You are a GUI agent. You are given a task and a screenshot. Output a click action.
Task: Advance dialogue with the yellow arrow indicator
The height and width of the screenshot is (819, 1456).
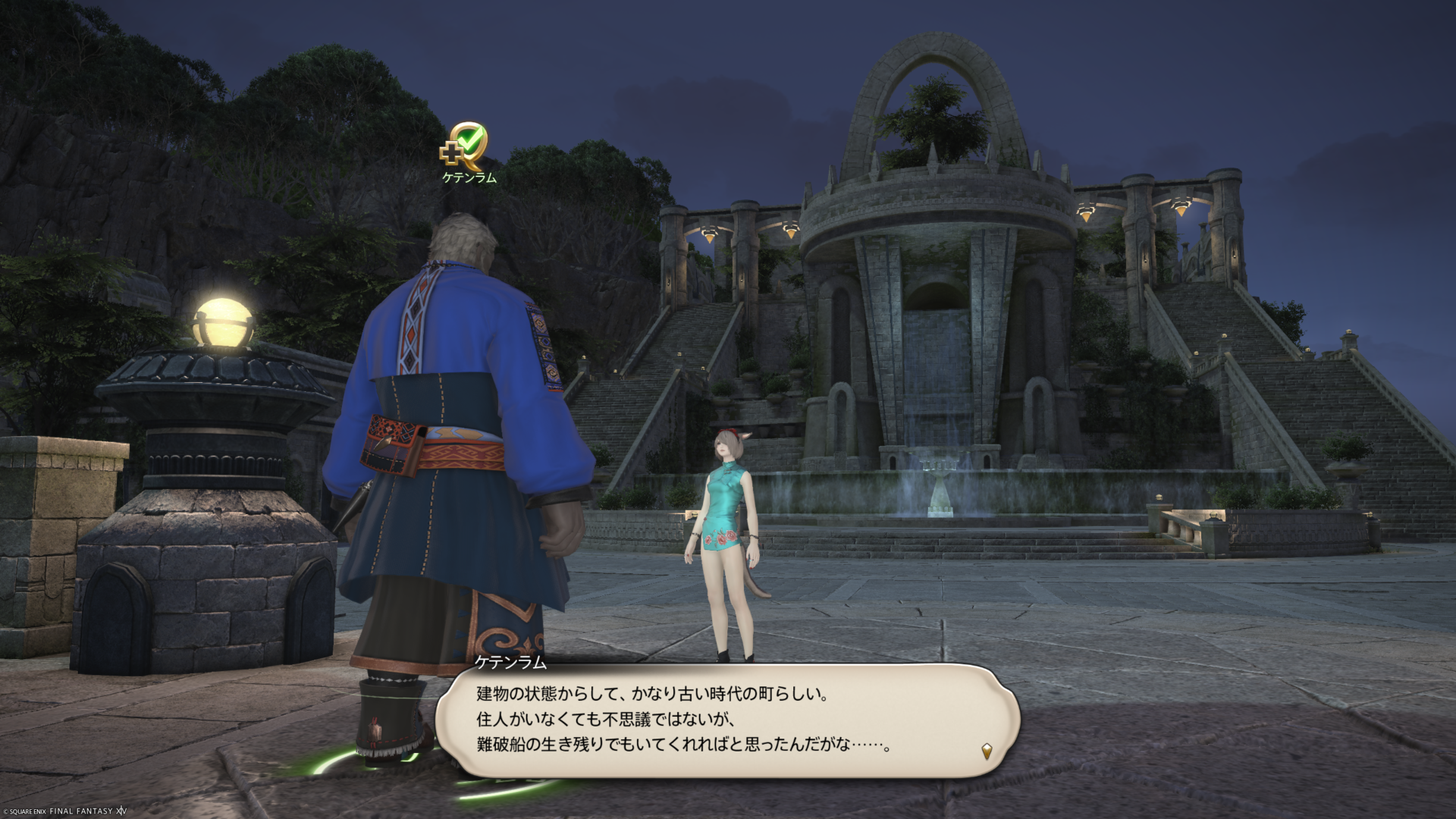[x=987, y=751]
